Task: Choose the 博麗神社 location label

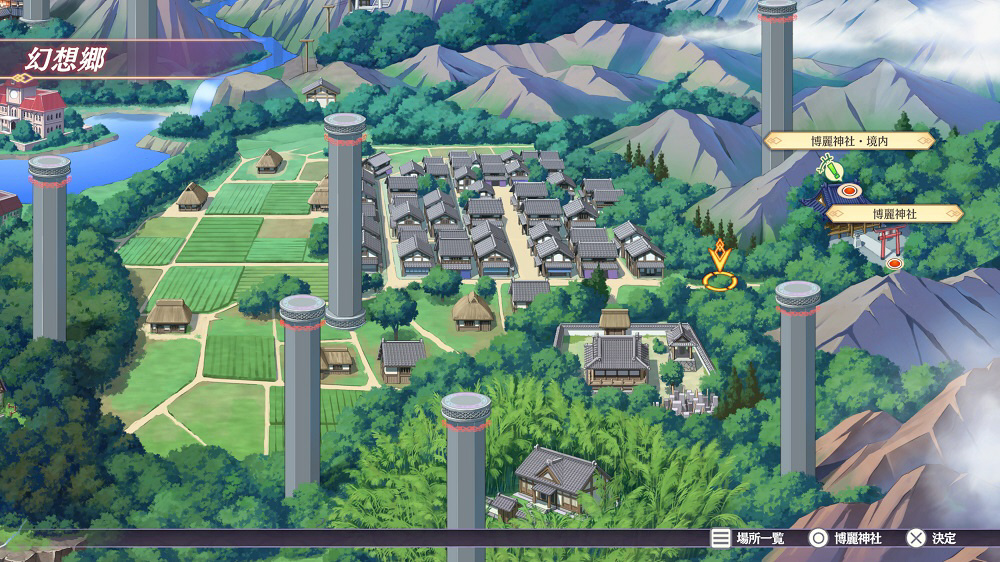Action: tap(894, 214)
